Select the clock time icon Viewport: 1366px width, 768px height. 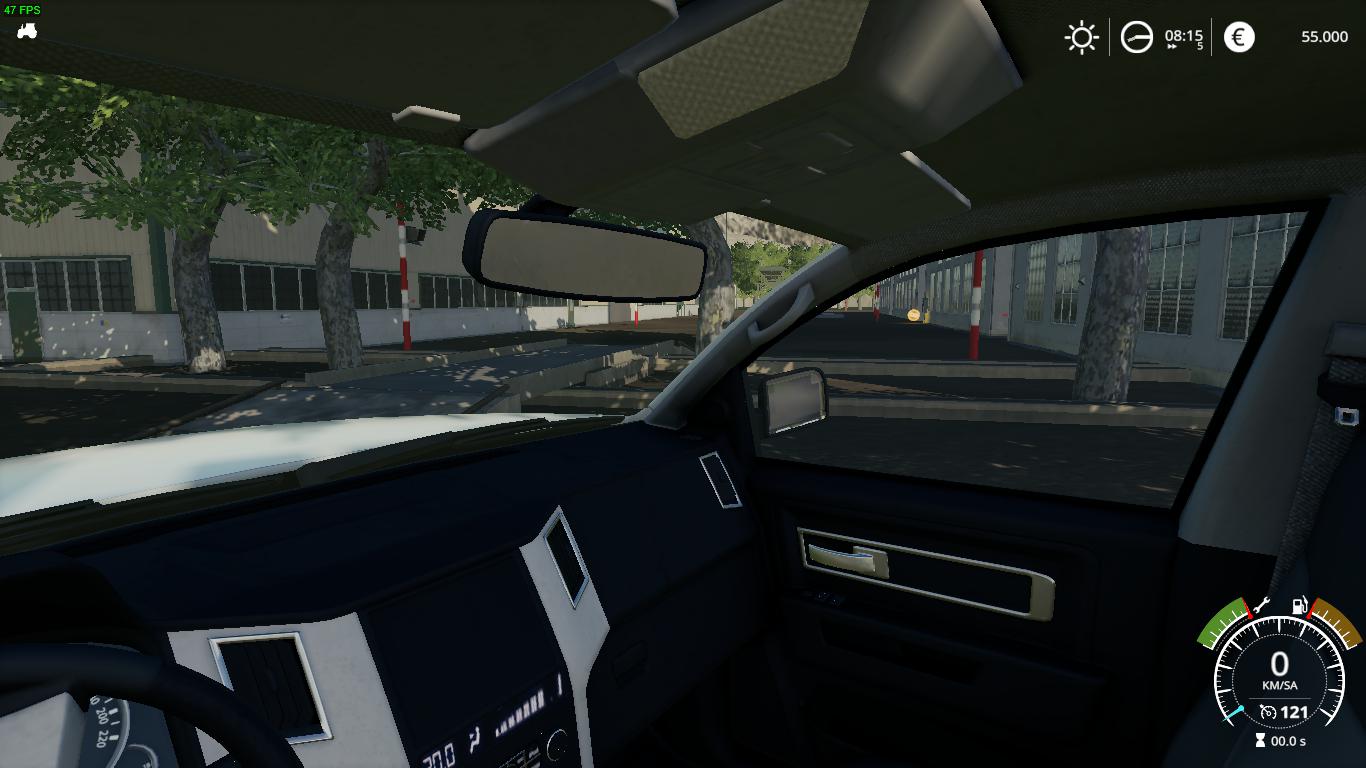(1136, 38)
